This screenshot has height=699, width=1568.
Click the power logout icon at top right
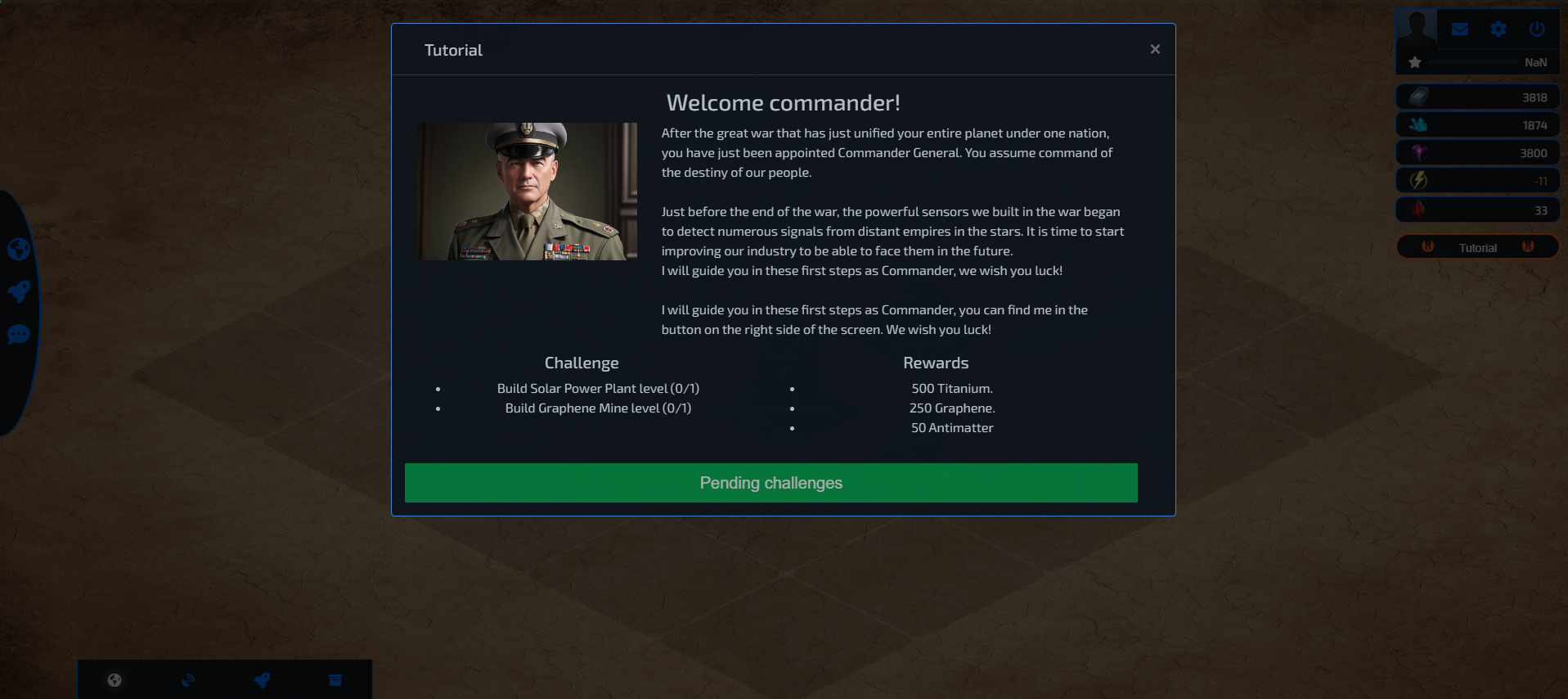click(x=1536, y=29)
